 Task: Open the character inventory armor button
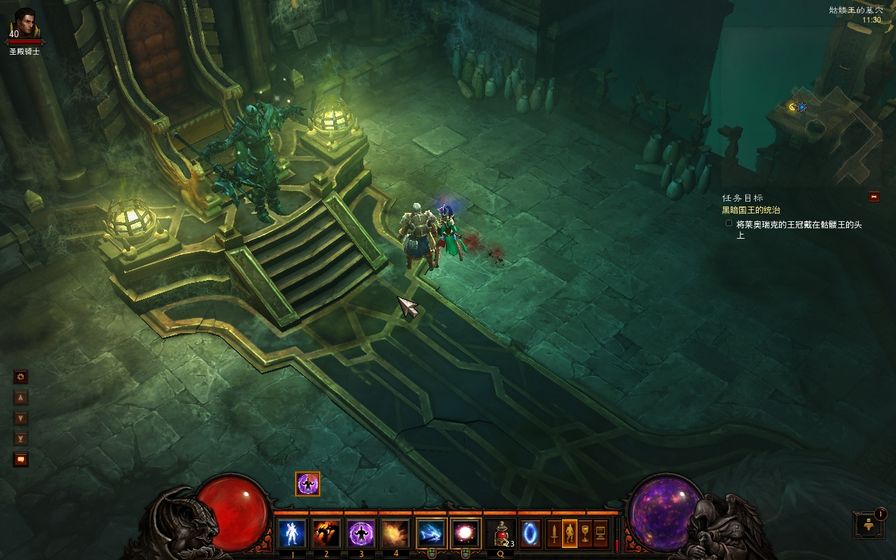point(569,532)
